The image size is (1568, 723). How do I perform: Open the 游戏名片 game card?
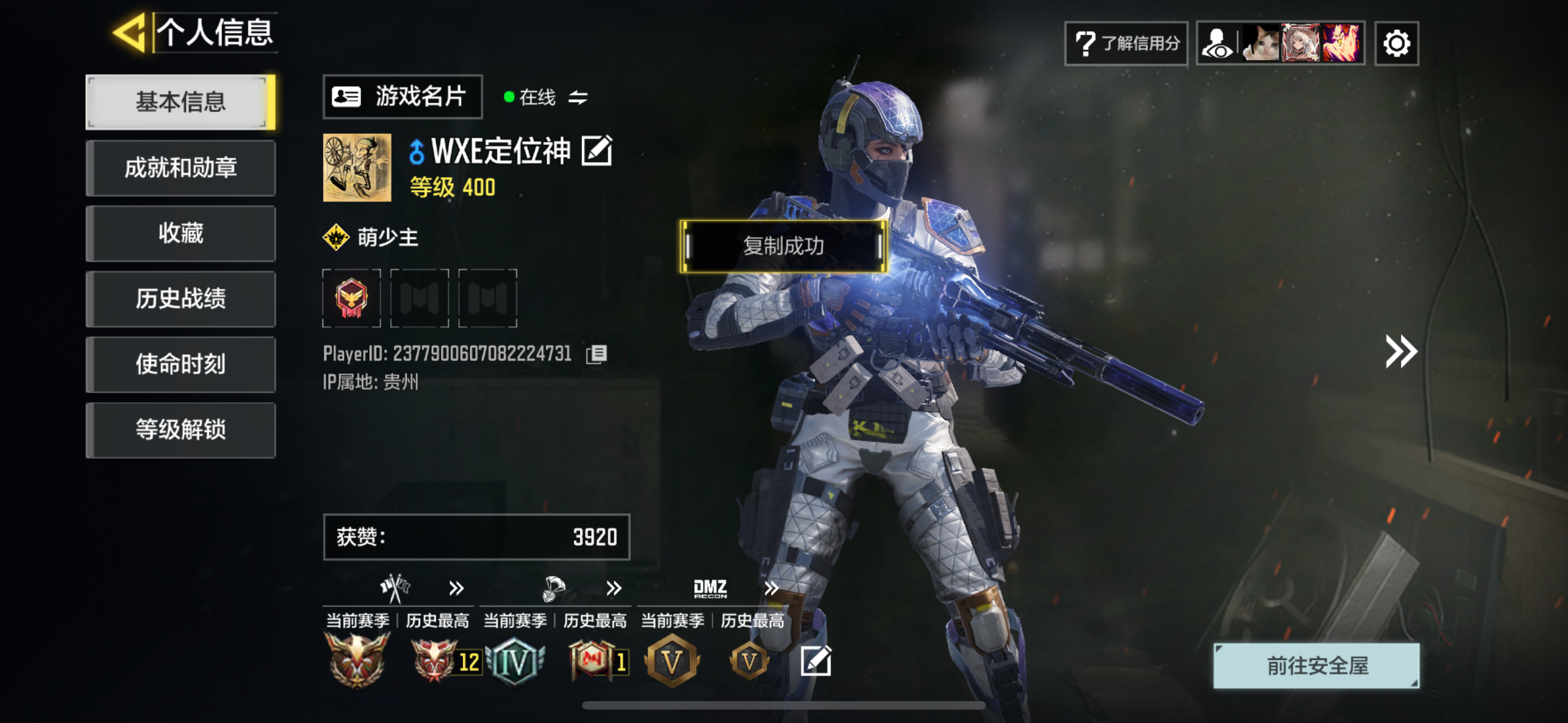tap(402, 97)
